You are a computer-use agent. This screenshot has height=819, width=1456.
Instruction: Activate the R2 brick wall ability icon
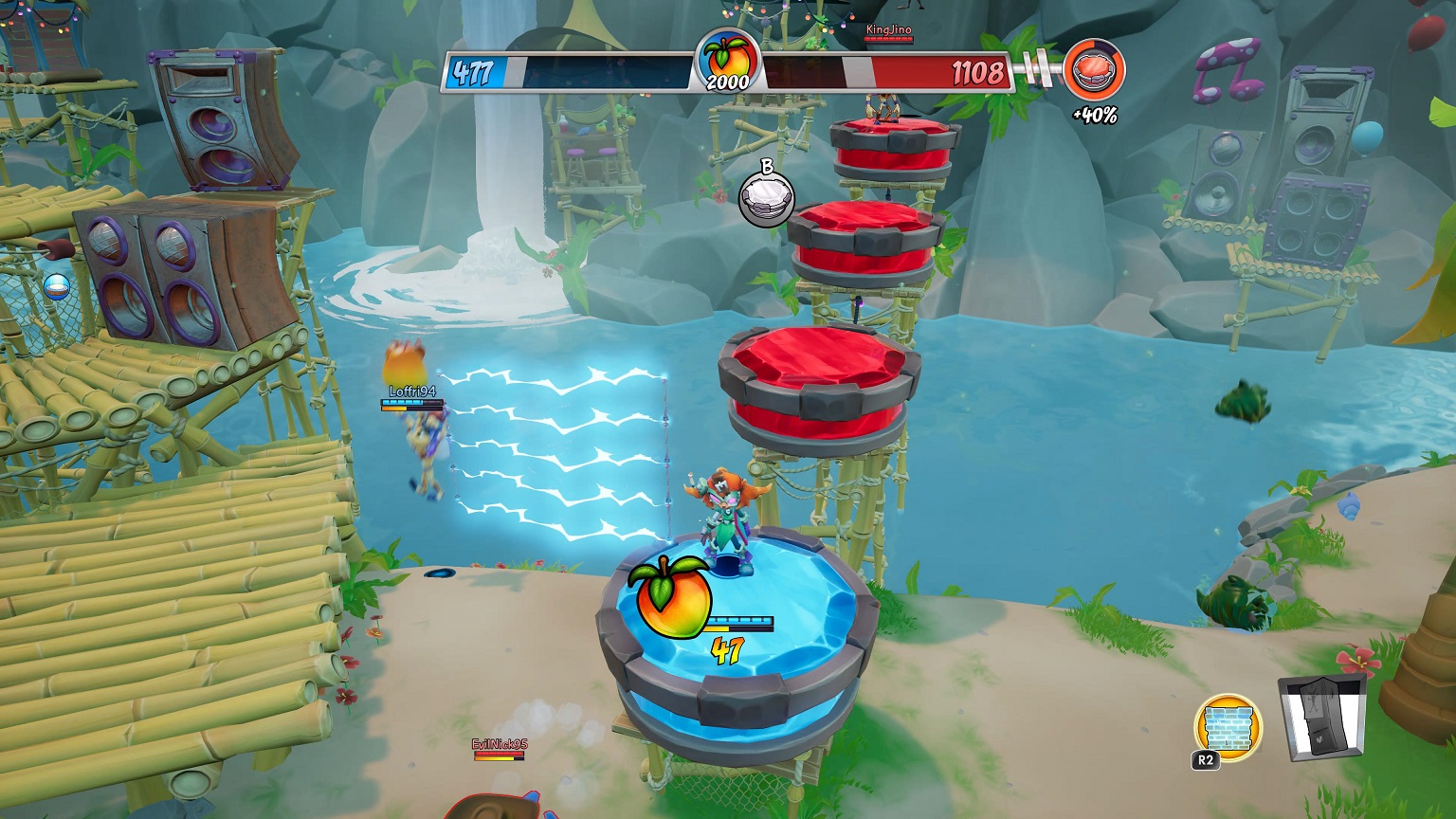pyautogui.click(x=1229, y=726)
